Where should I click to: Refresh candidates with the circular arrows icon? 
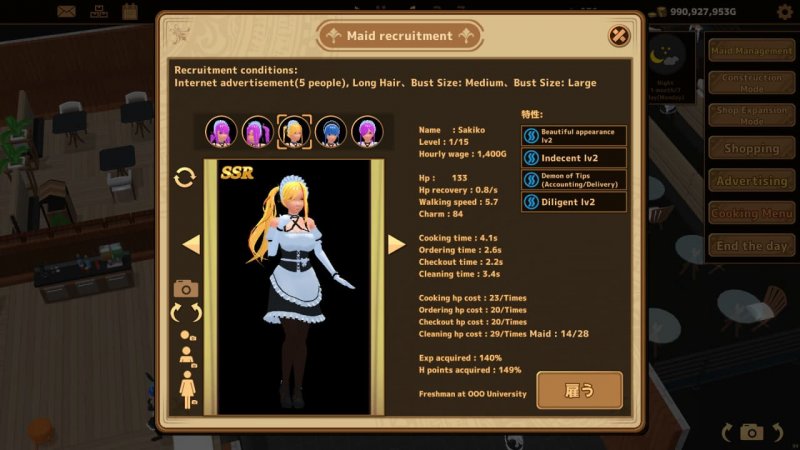(185, 177)
